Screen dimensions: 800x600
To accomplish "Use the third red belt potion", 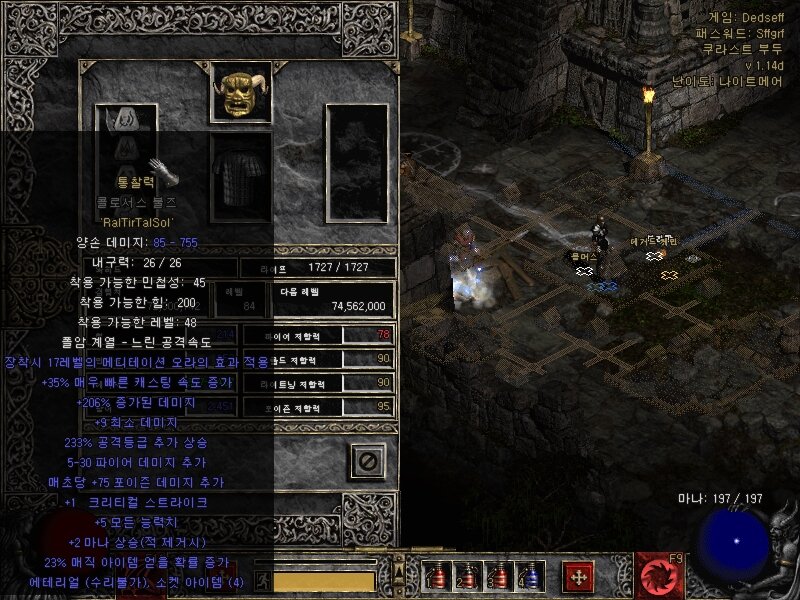I will click(x=497, y=576).
